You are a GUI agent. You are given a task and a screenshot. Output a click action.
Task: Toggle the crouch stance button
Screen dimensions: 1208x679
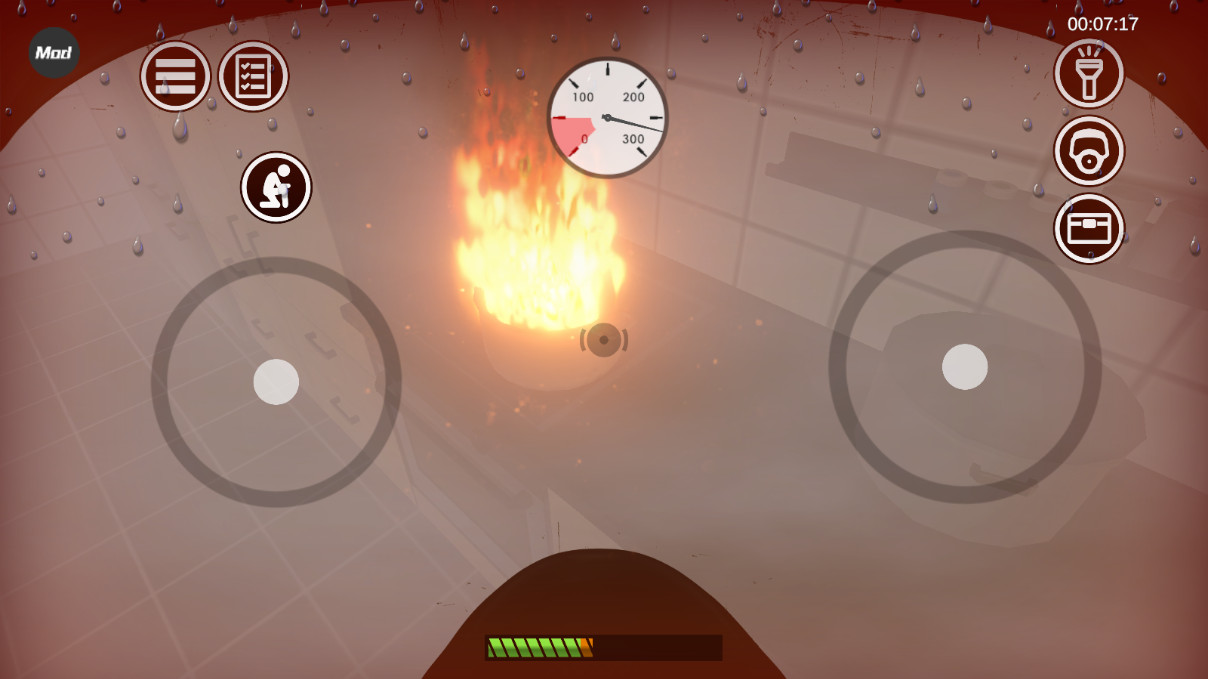pos(276,187)
